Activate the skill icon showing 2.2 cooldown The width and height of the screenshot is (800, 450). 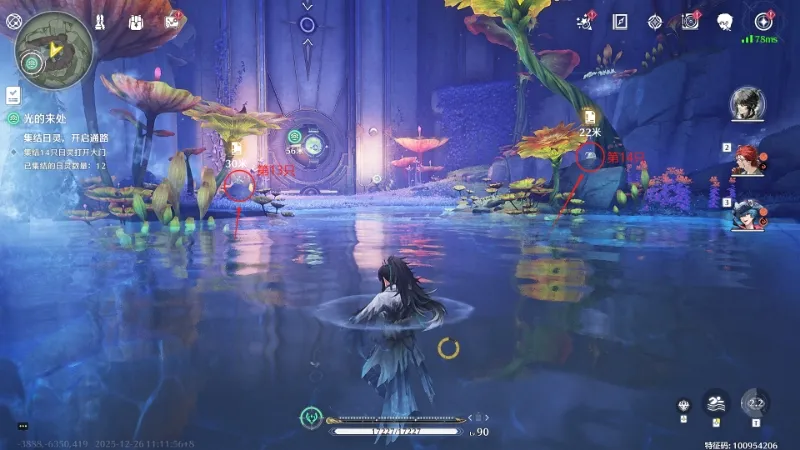point(756,403)
